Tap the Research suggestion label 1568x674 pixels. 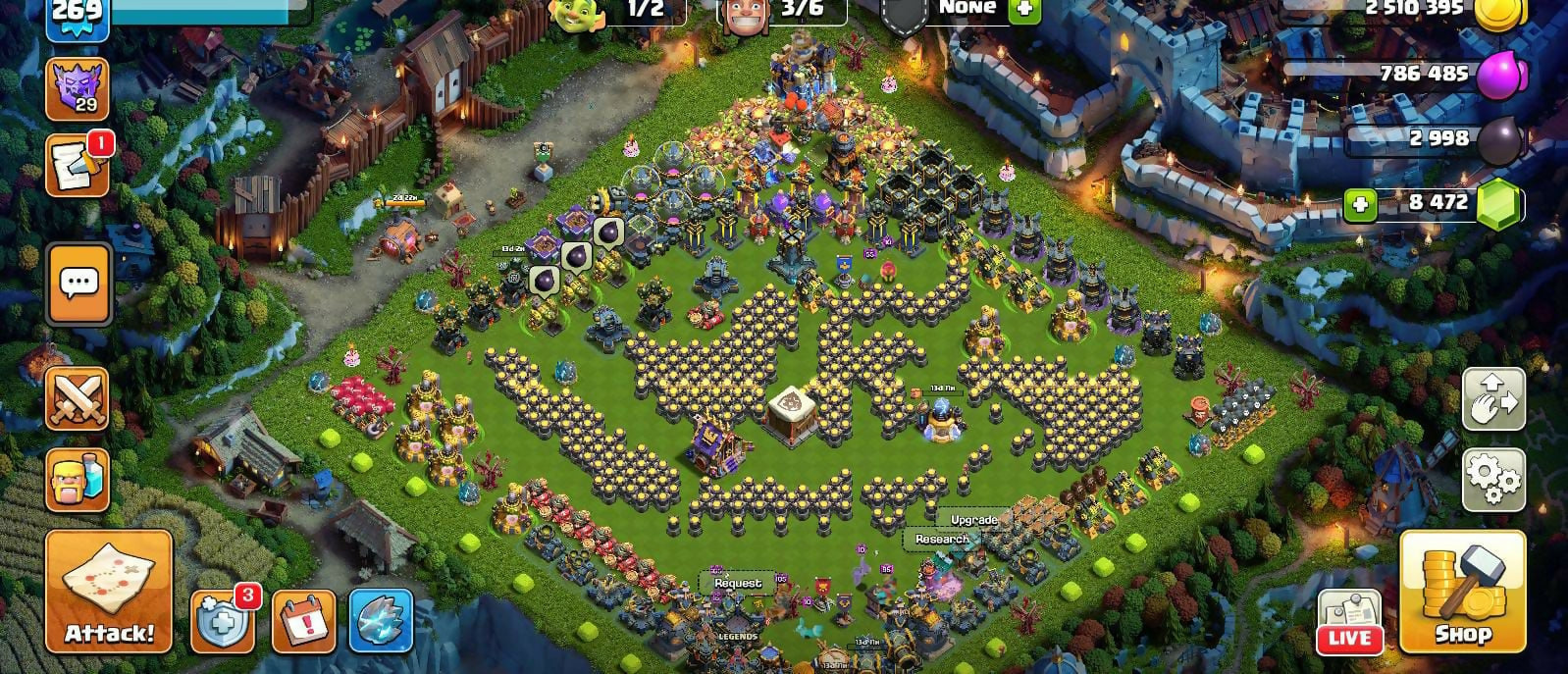(942, 539)
